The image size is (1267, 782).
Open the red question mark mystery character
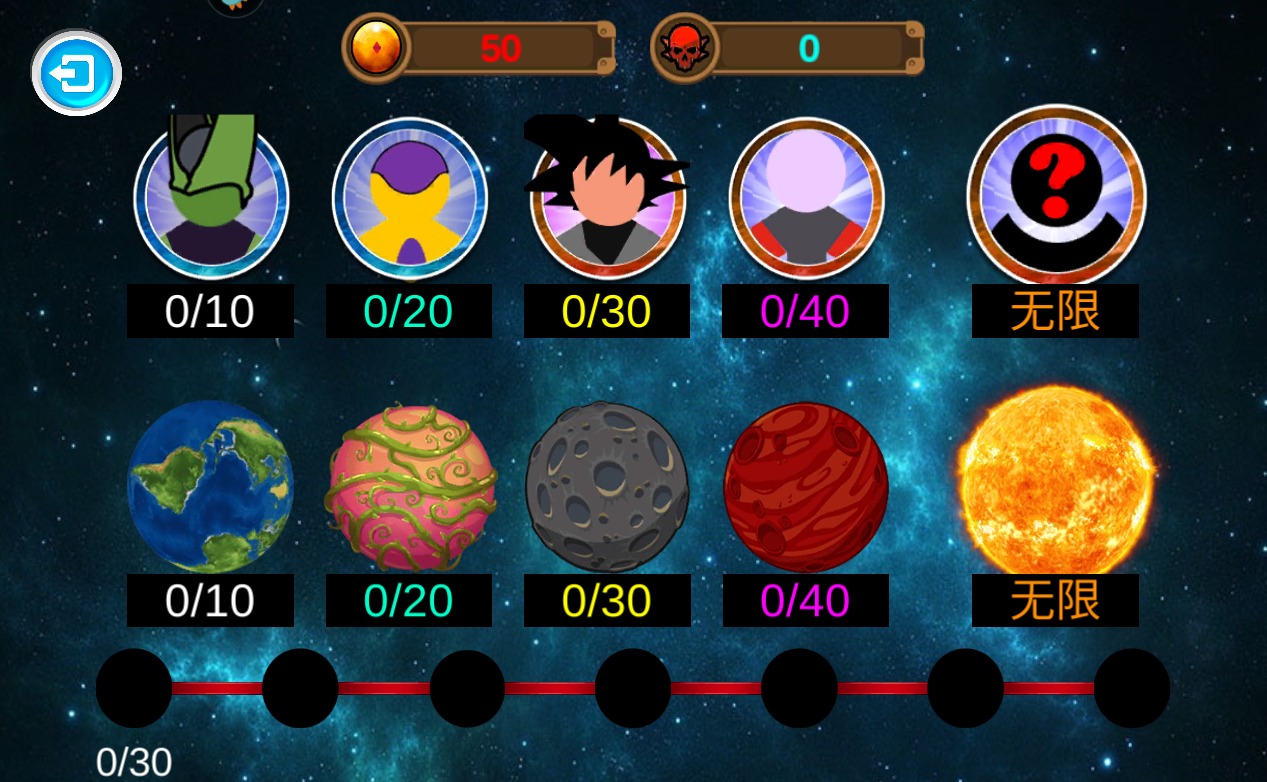pos(1056,195)
